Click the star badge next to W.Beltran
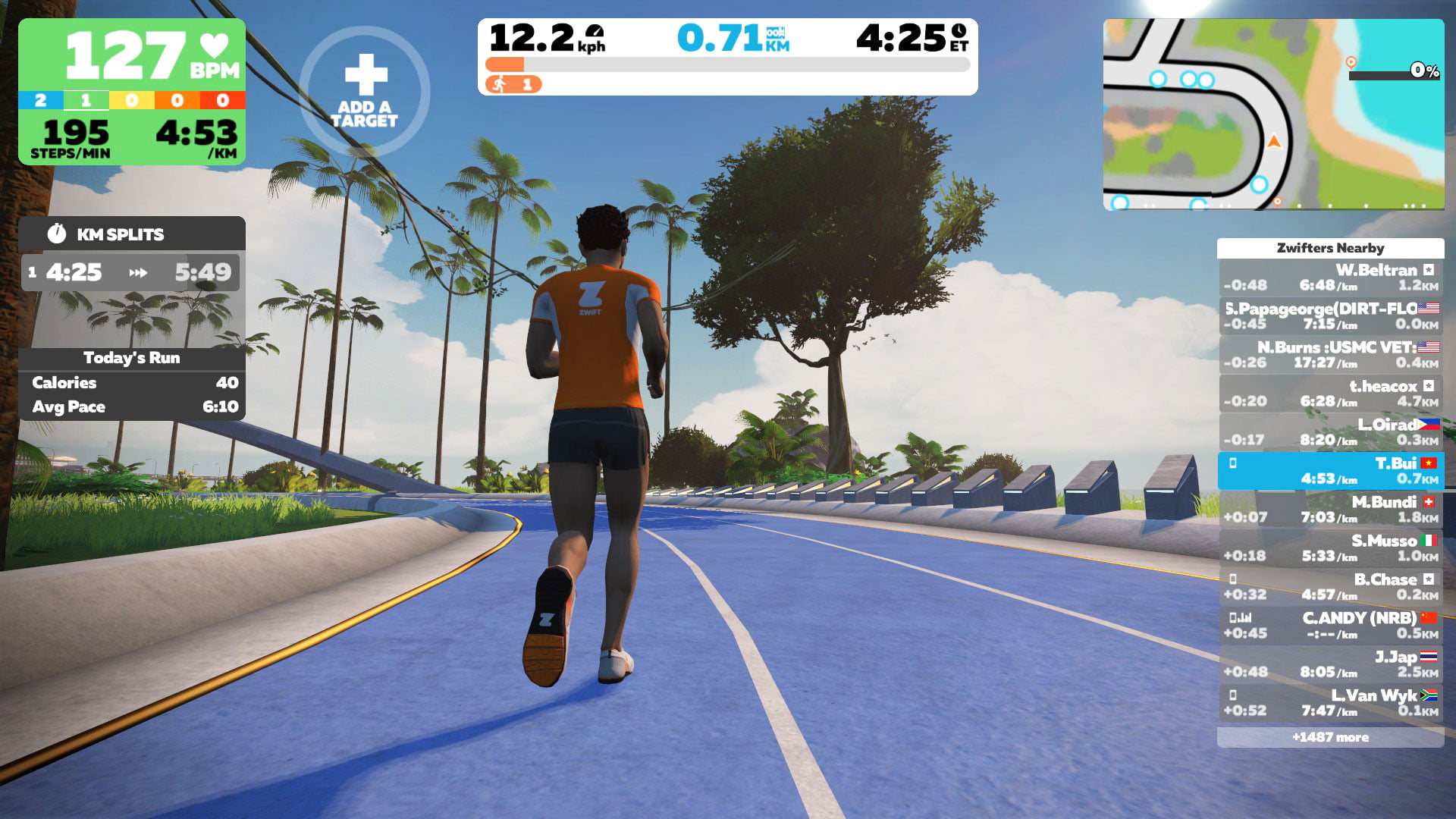The image size is (1456, 819). pyautogui.click(x=1429, y=268)
